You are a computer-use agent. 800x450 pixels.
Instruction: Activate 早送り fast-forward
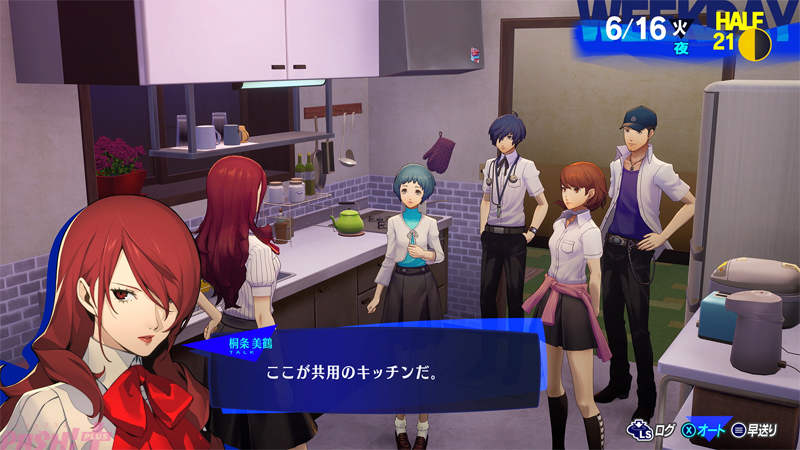[759, 430]
